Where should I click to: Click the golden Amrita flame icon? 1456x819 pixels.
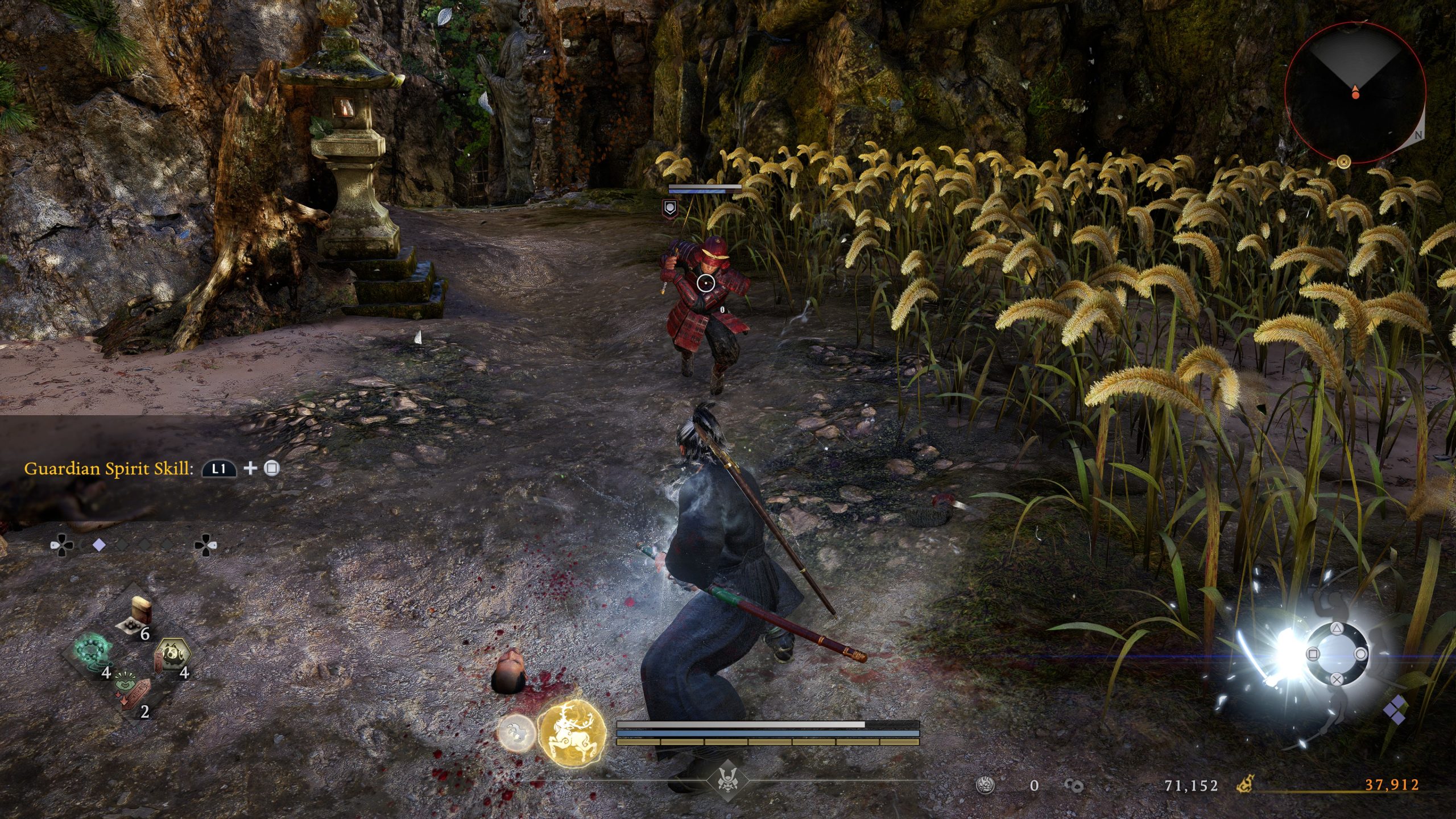tap(1245, 785)
